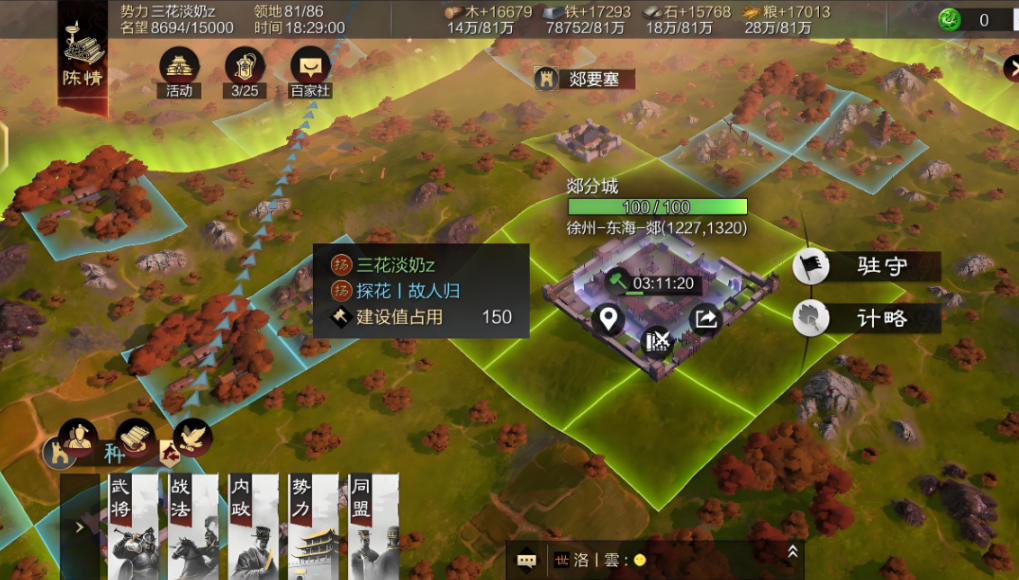
Task: Open the 内政 internal affairs menu card
Action: (253, 526)
